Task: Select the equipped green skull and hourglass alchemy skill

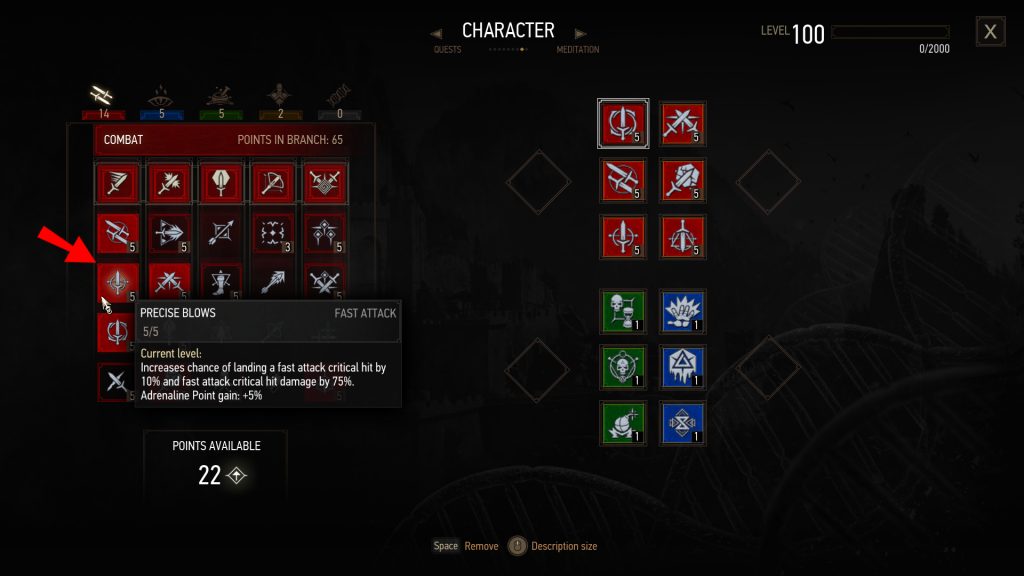Action: 623,310
